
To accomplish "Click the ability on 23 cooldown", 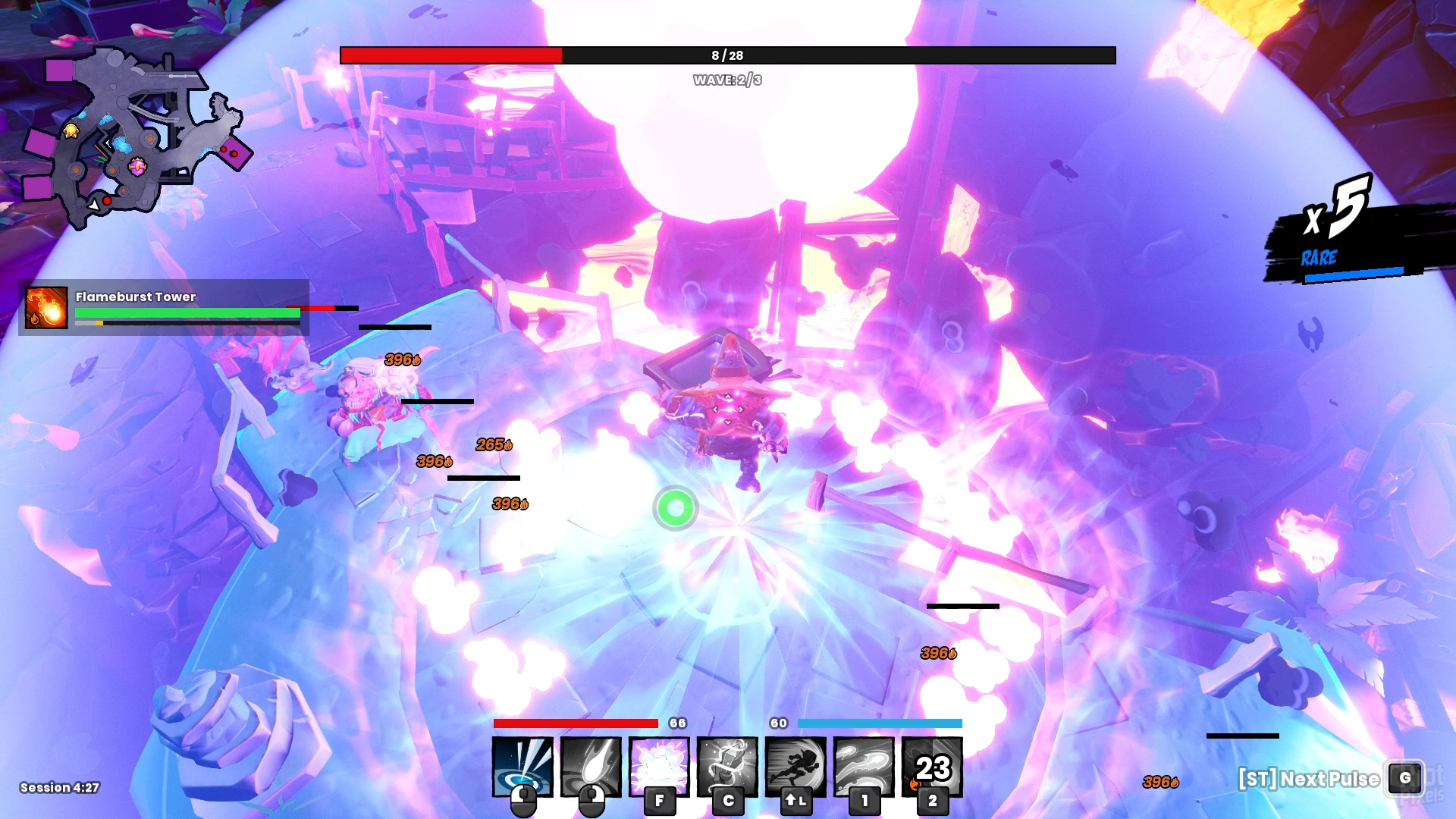I will pyautogui.click(x=932, y=766).
